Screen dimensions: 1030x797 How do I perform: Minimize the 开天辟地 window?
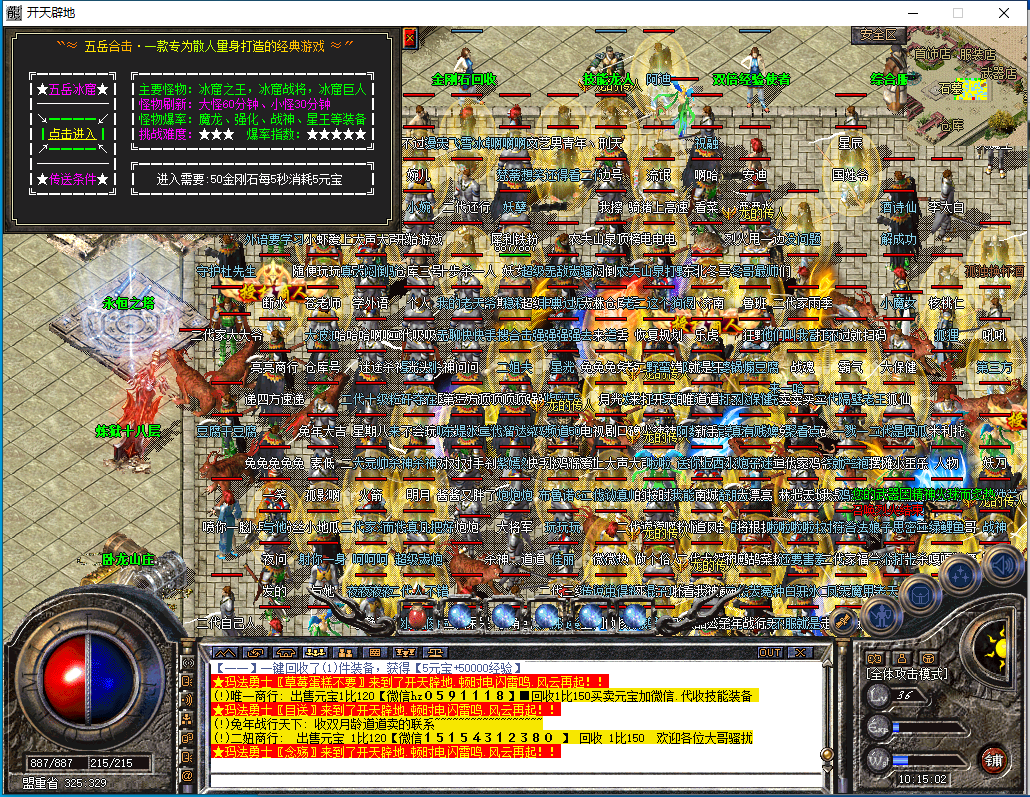[x=911, y=13]
